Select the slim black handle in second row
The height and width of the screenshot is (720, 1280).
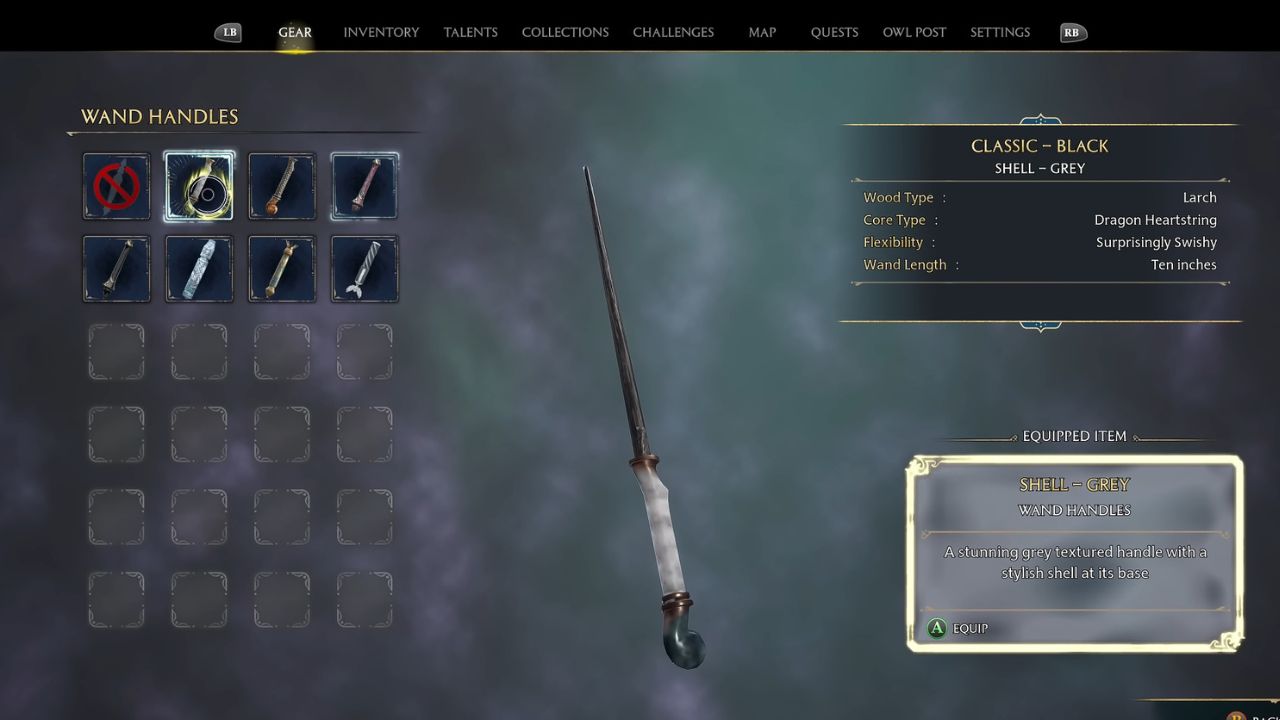pos(117,268)
